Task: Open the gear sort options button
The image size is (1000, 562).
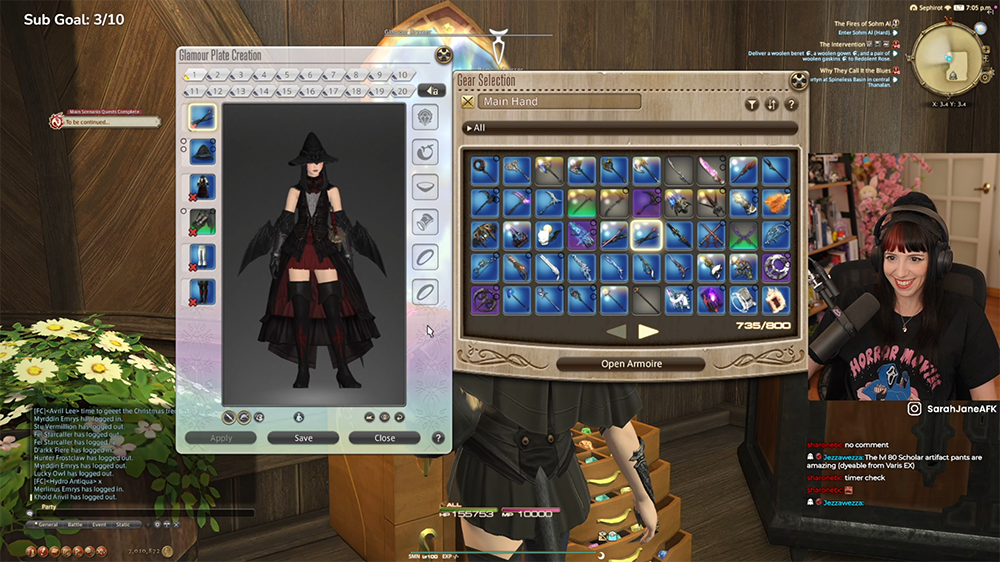Action: (x=771, y=103)
